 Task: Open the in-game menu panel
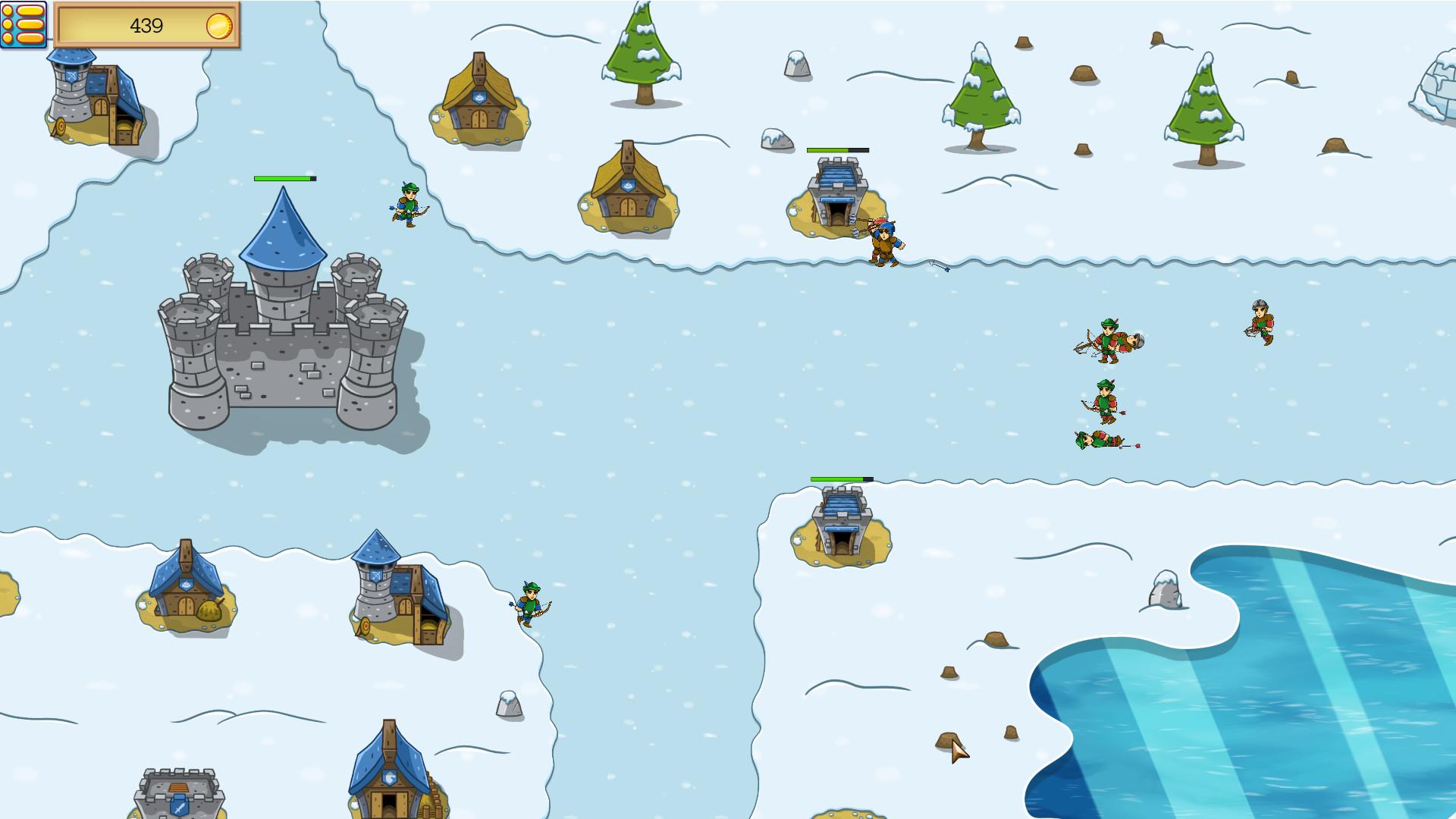tap(23, 23)
